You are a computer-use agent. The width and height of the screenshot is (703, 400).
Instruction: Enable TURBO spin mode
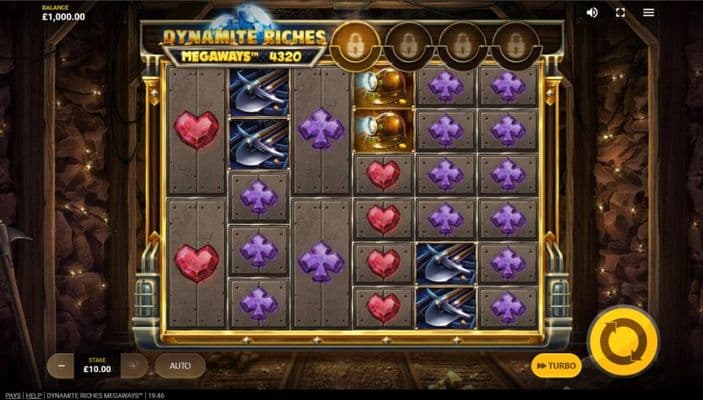[x=555, y=366]
